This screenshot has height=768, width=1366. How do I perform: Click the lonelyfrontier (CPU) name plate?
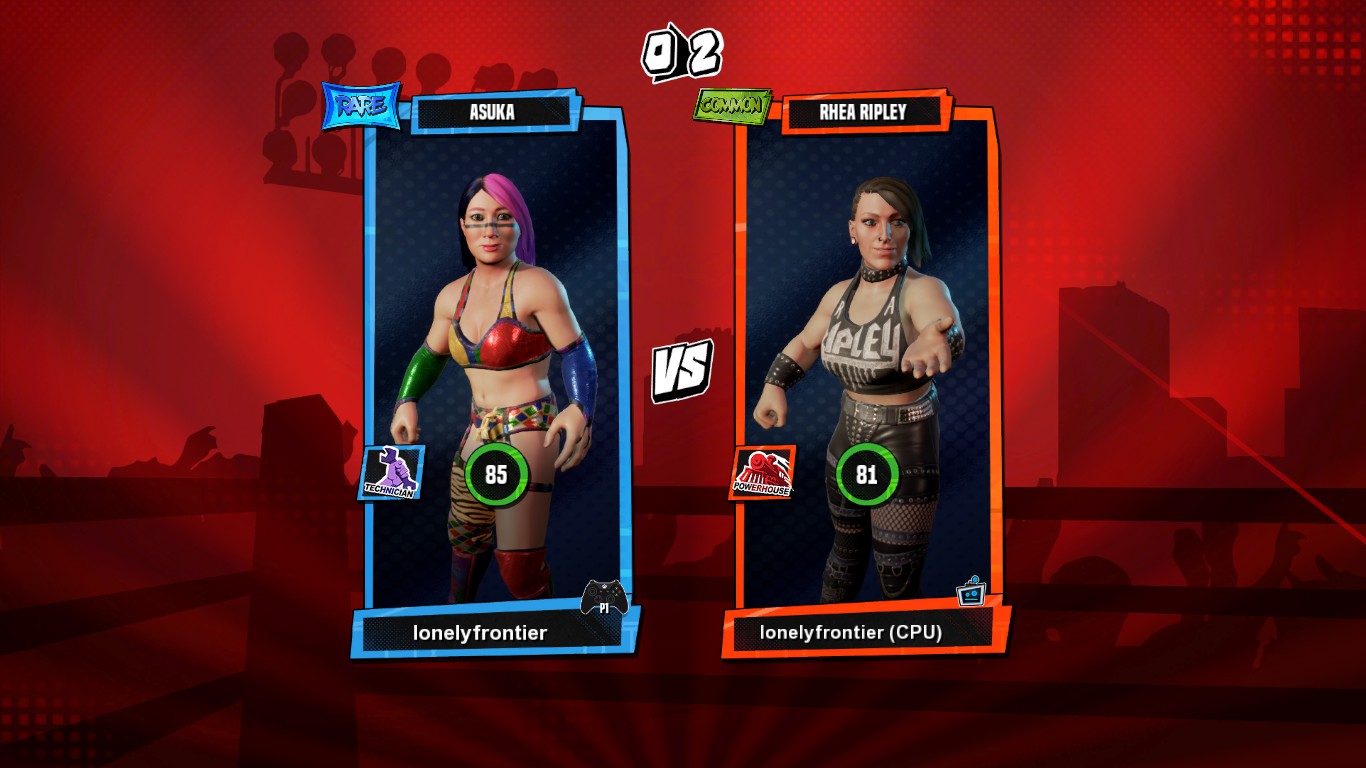(x=851, y=632)
